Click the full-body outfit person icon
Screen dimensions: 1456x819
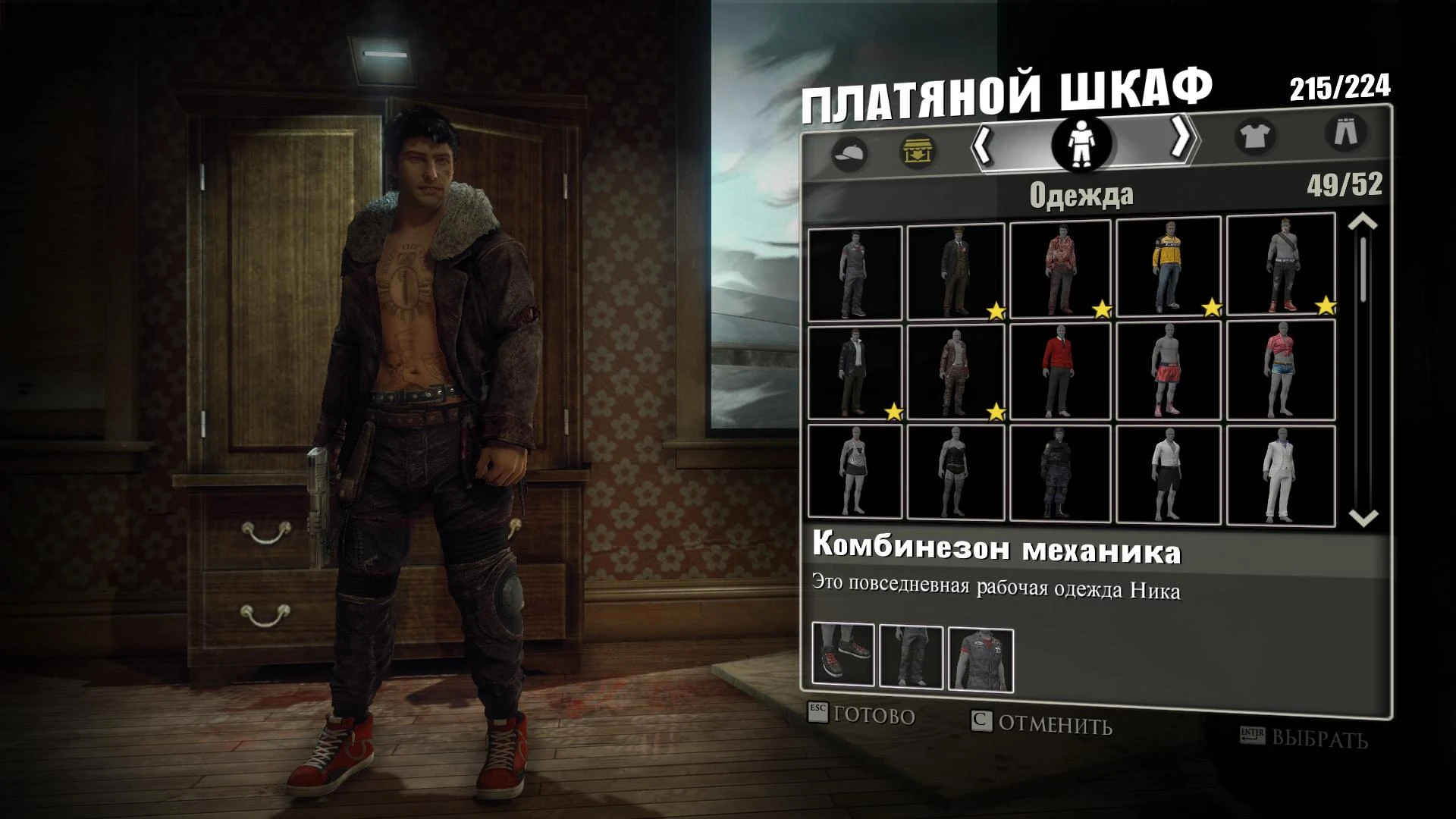click(1080, 146)
